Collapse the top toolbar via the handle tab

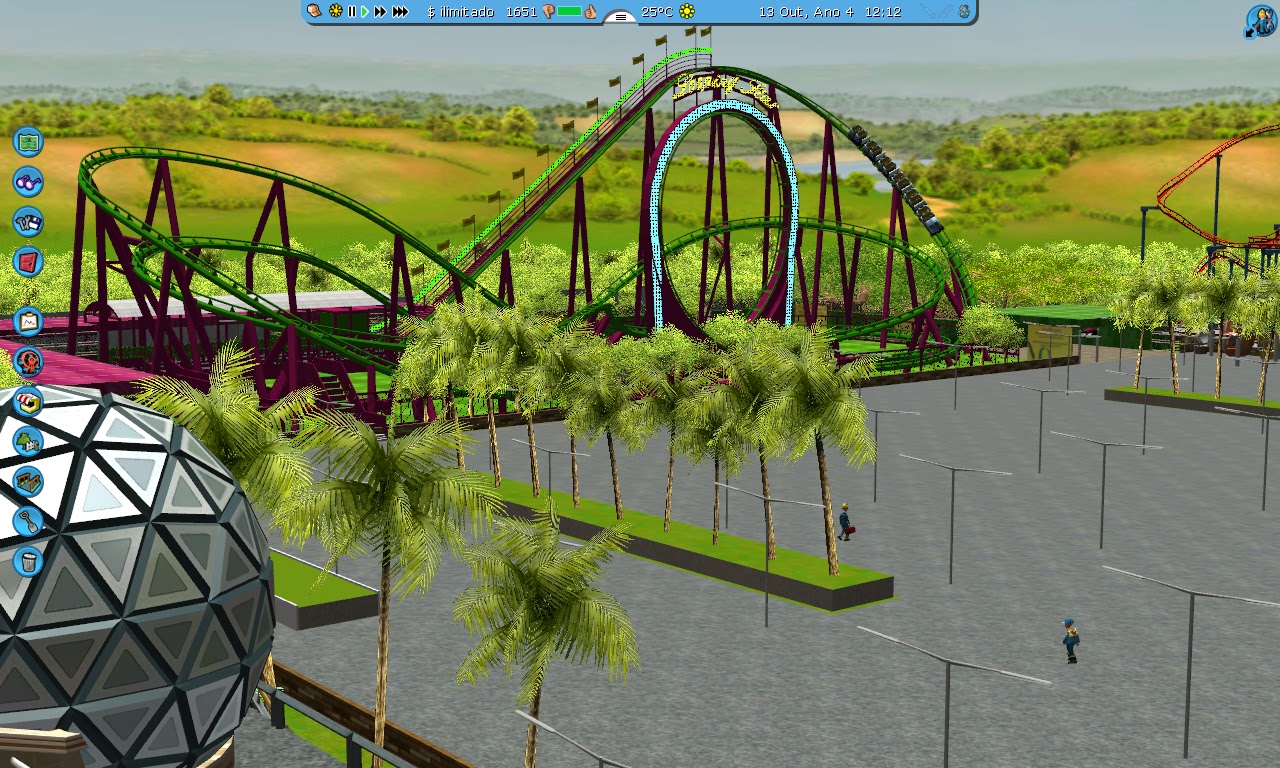point(620,17)
